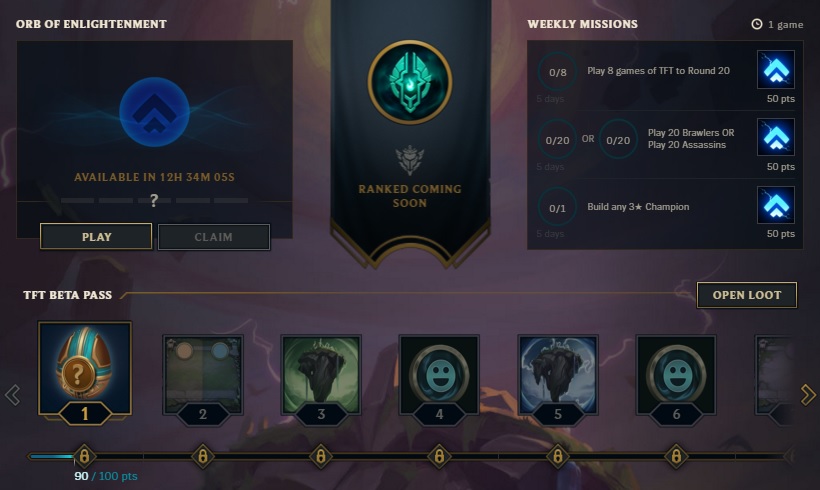Viewport: 820px width, 490px height.
Task: Click the greyed-out CLAIM button
Action: click(x=213, y=237)
